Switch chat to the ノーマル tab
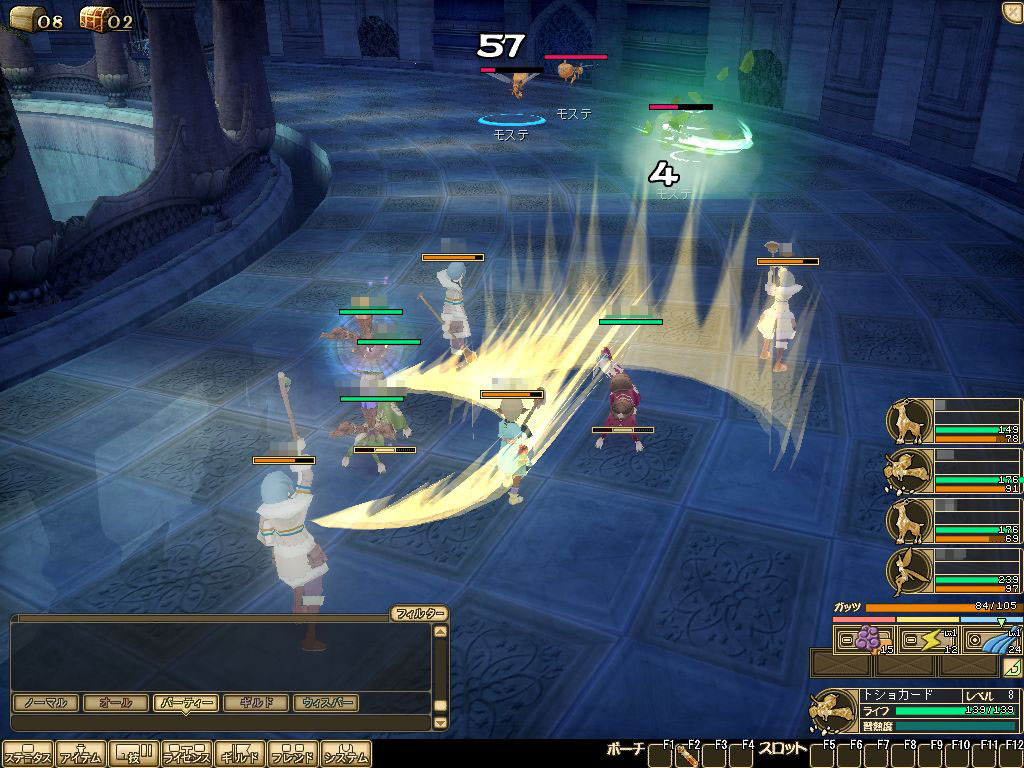This screenshot has width=1024, height=768. (46, 703)
